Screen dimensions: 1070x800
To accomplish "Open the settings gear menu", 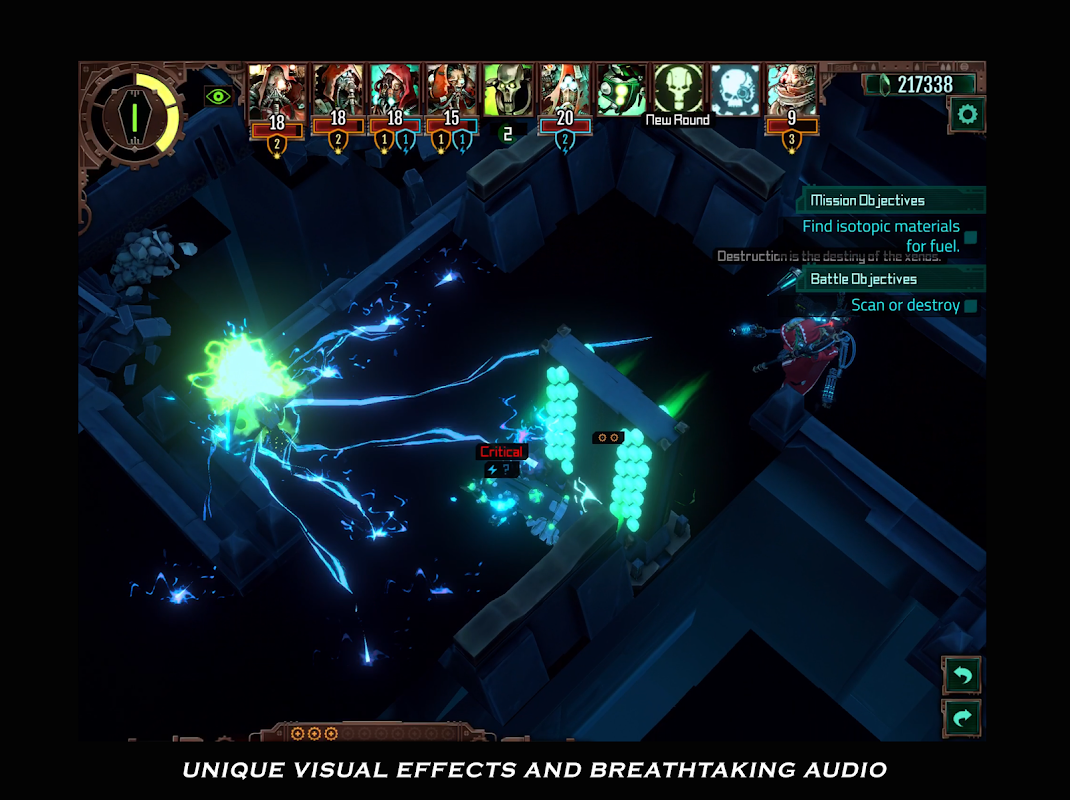I will pos(967,115).
